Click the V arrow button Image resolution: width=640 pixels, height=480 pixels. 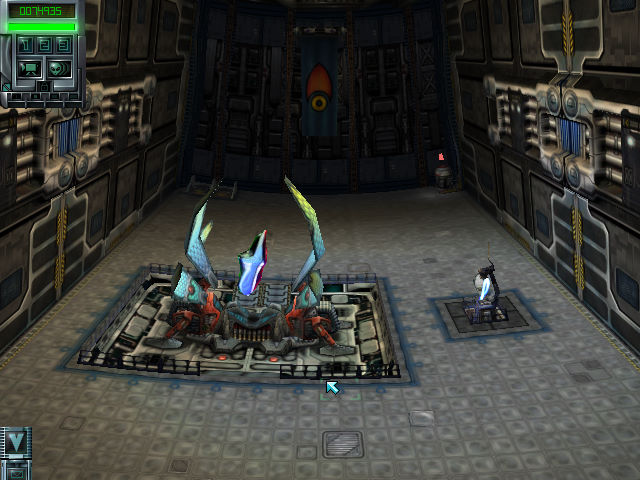coord(16,441)
